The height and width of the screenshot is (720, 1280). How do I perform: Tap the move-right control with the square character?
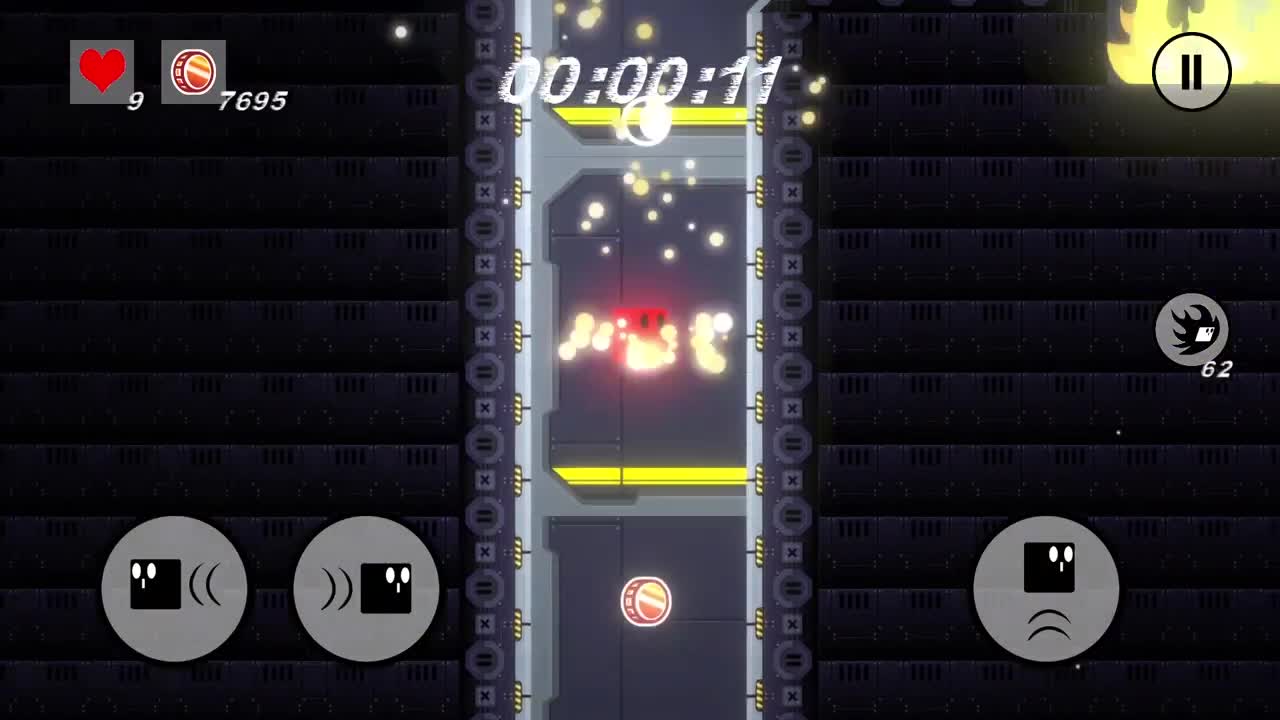pyautogui.click(x=365, y=589)
